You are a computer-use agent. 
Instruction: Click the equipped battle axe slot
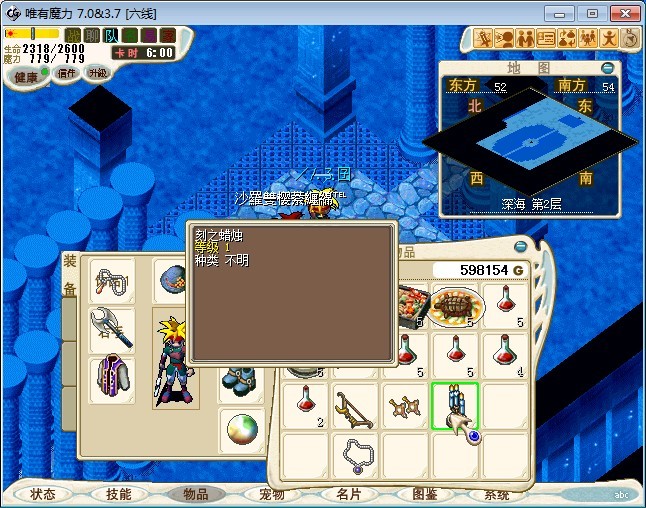(112, 328)
